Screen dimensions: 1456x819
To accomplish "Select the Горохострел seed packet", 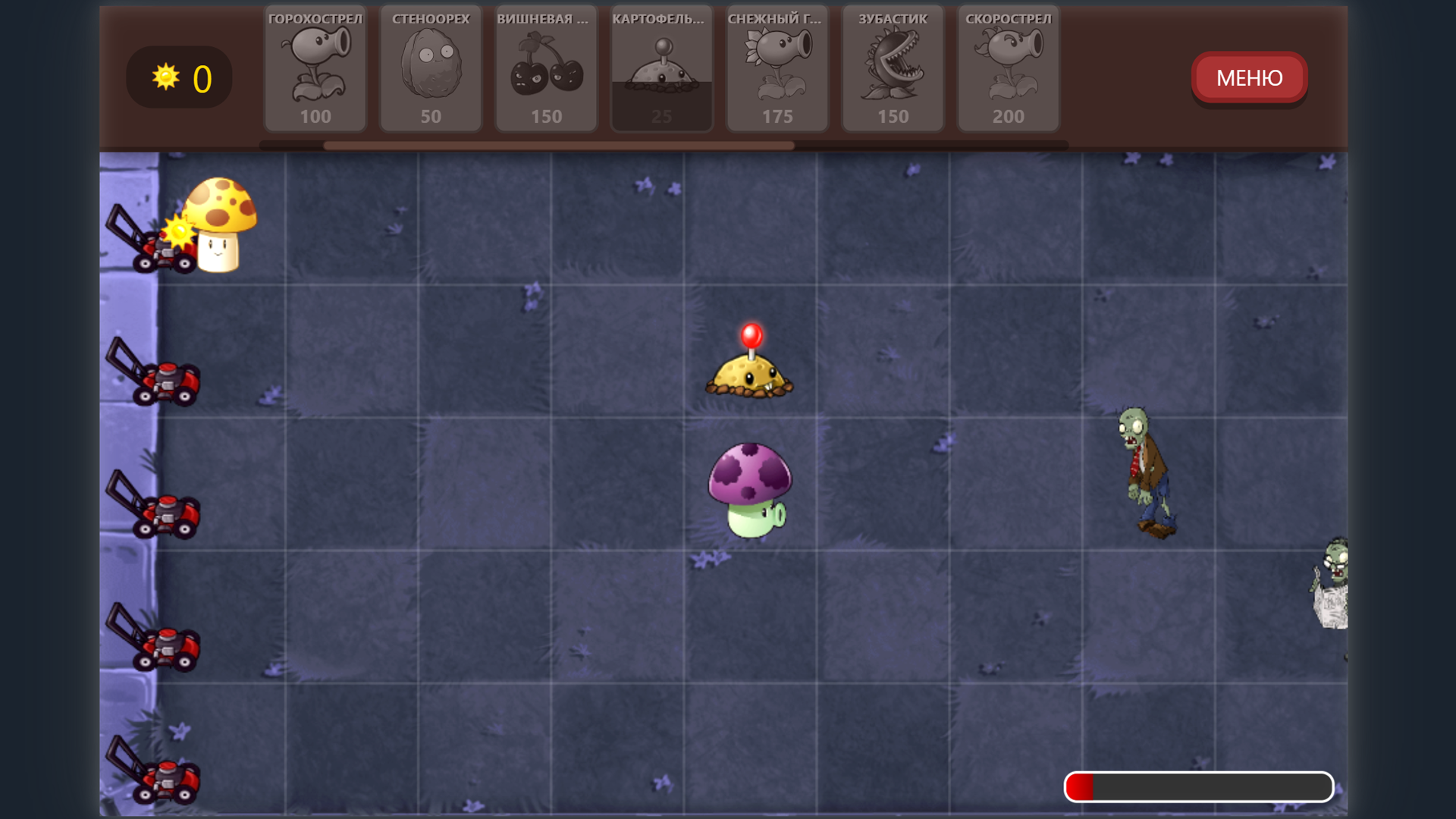I will (315, 68).
